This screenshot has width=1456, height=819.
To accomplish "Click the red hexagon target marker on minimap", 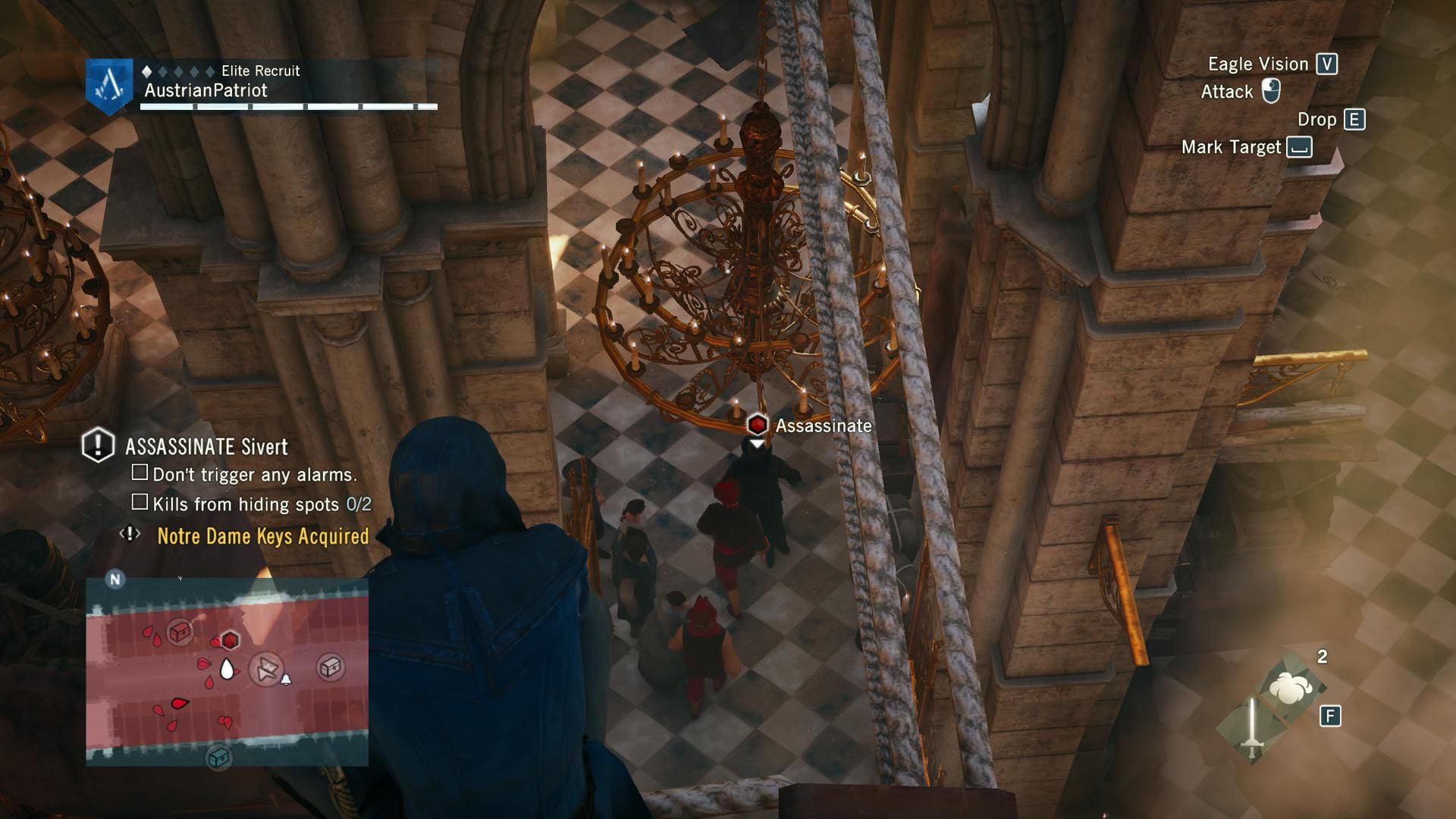I will pos(230,641).
